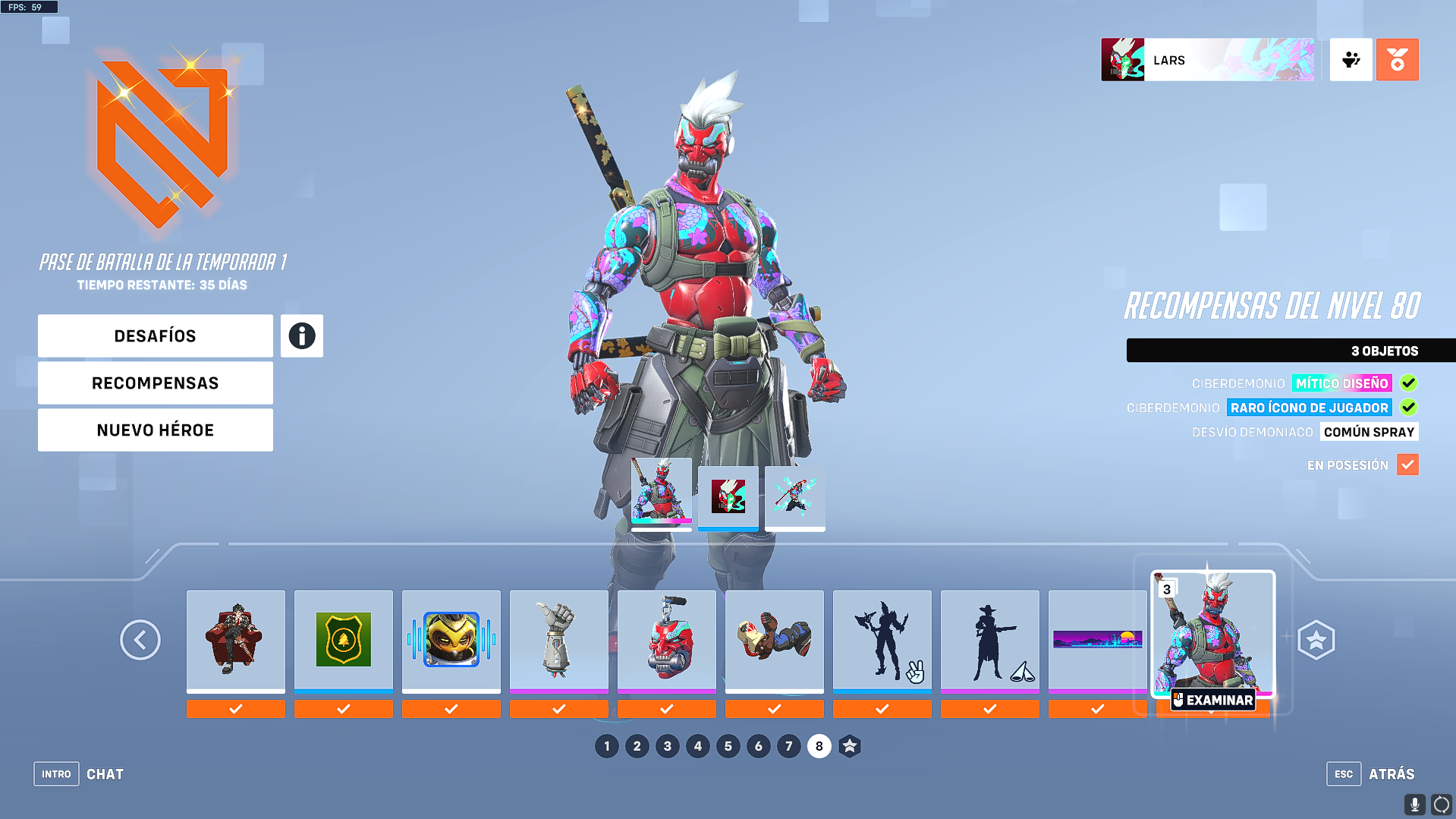
Task: Toggle the En Posesión checkbox
Action: pyautogui.click(x=1408, y=465)
